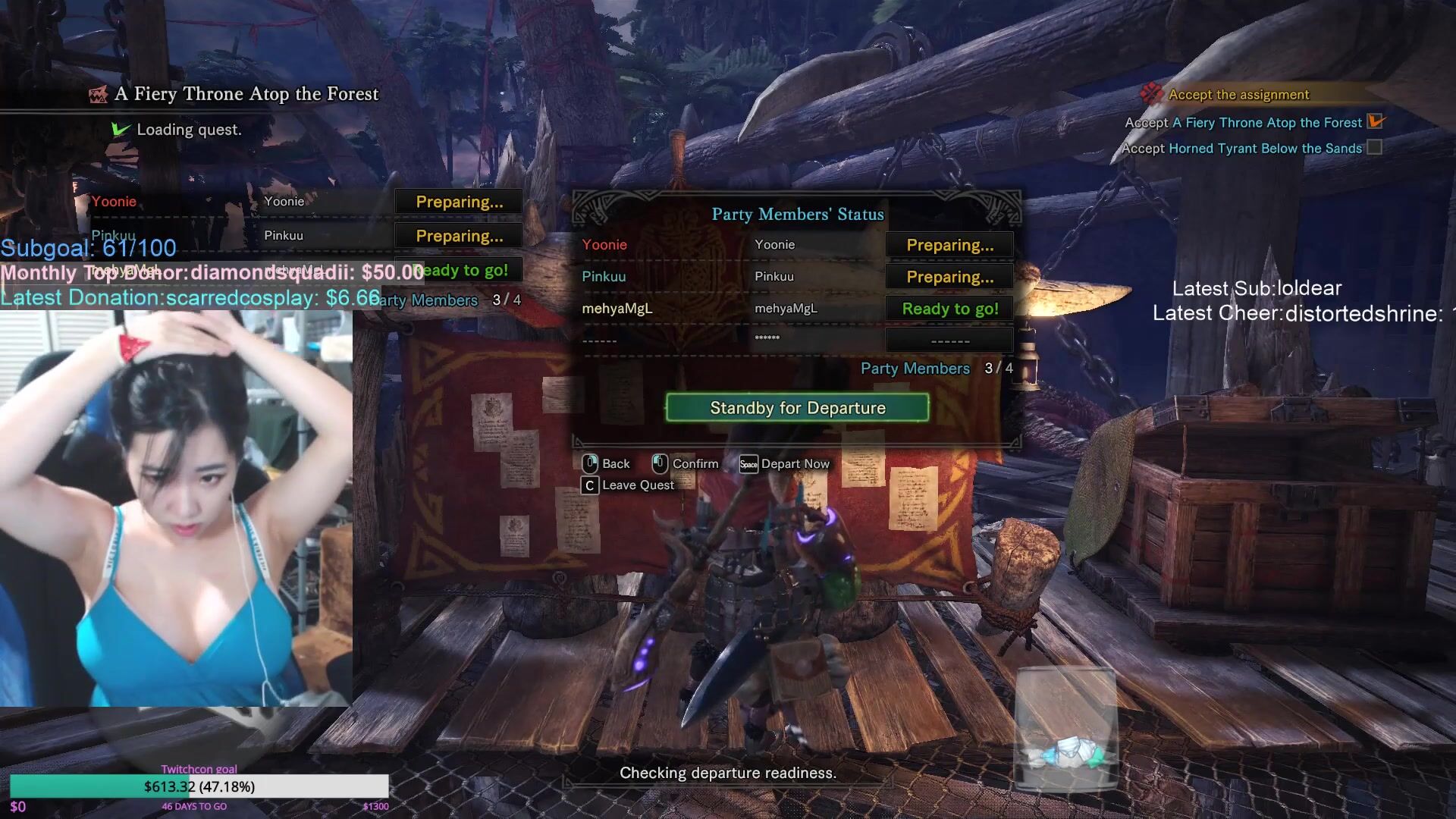1456x819 pixels.
Task: Click mehyaMgL's Ready to go status
Action: point(949,309)
